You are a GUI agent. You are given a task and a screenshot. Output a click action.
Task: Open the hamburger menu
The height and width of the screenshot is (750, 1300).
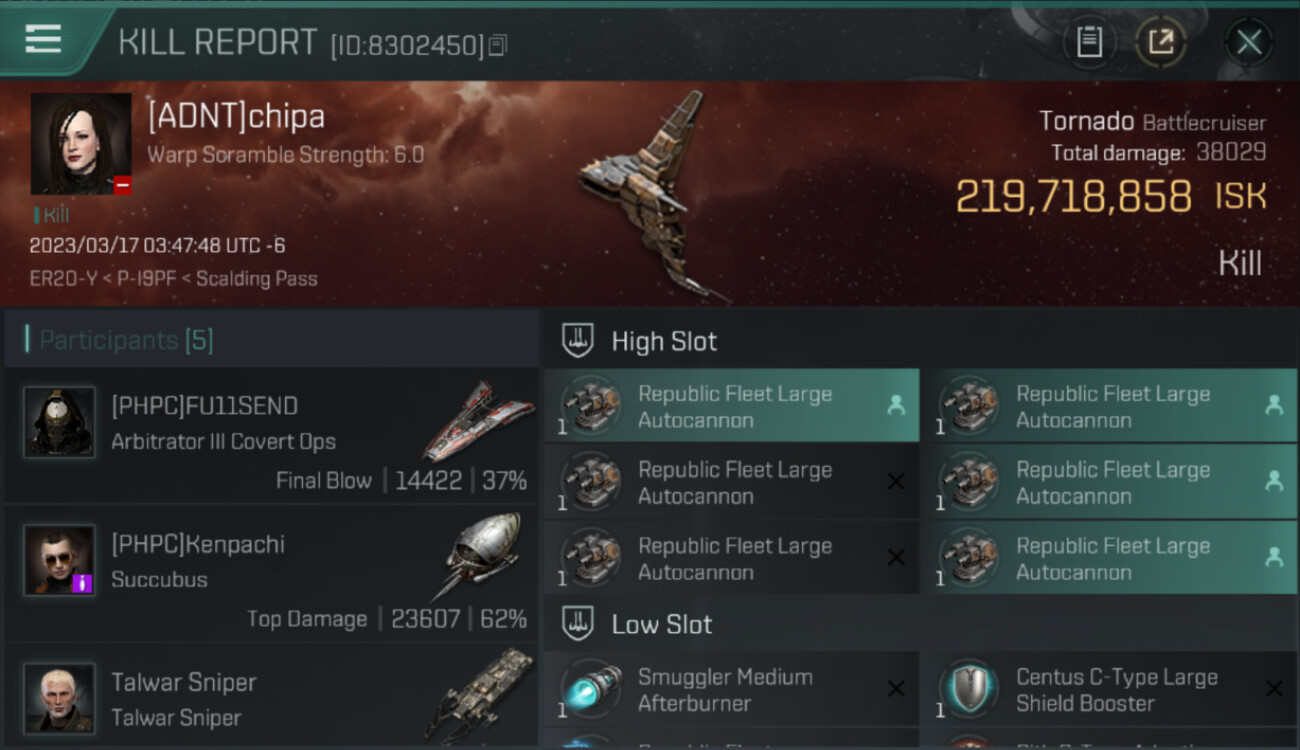point(44,39)
